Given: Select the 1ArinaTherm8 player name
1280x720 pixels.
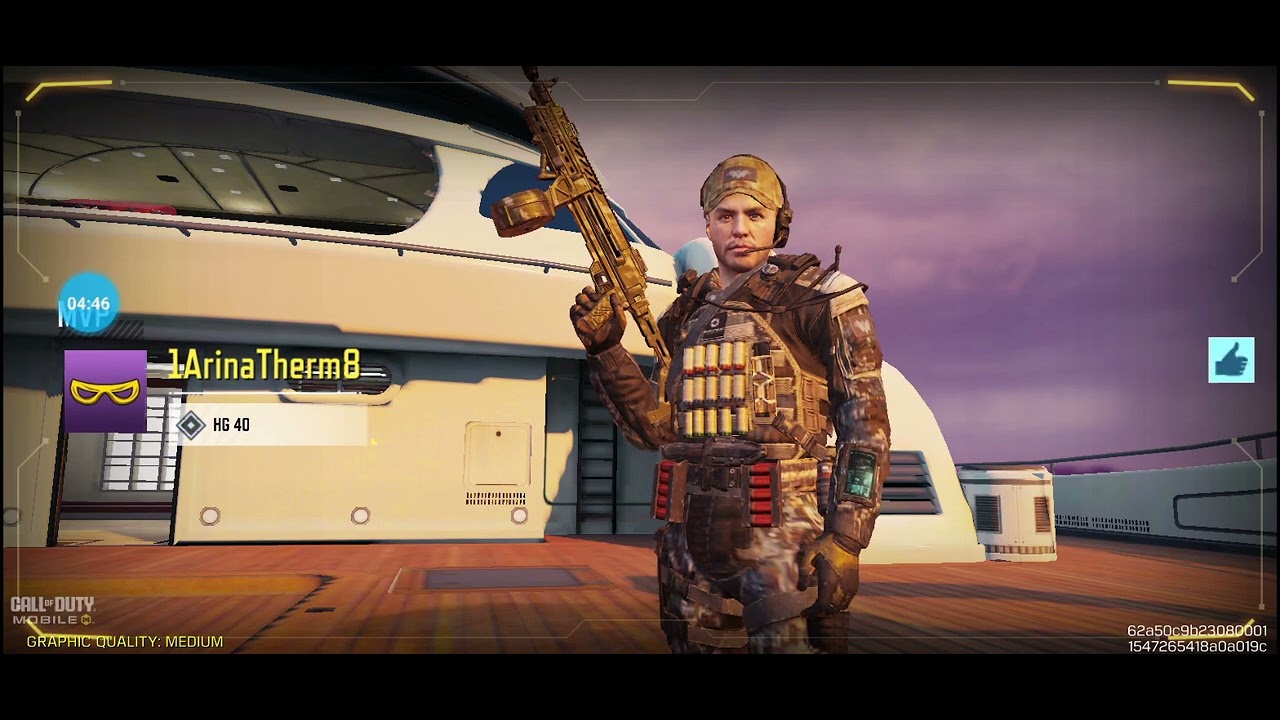Looking at the screenshot, I should click(x=263, y=366).
